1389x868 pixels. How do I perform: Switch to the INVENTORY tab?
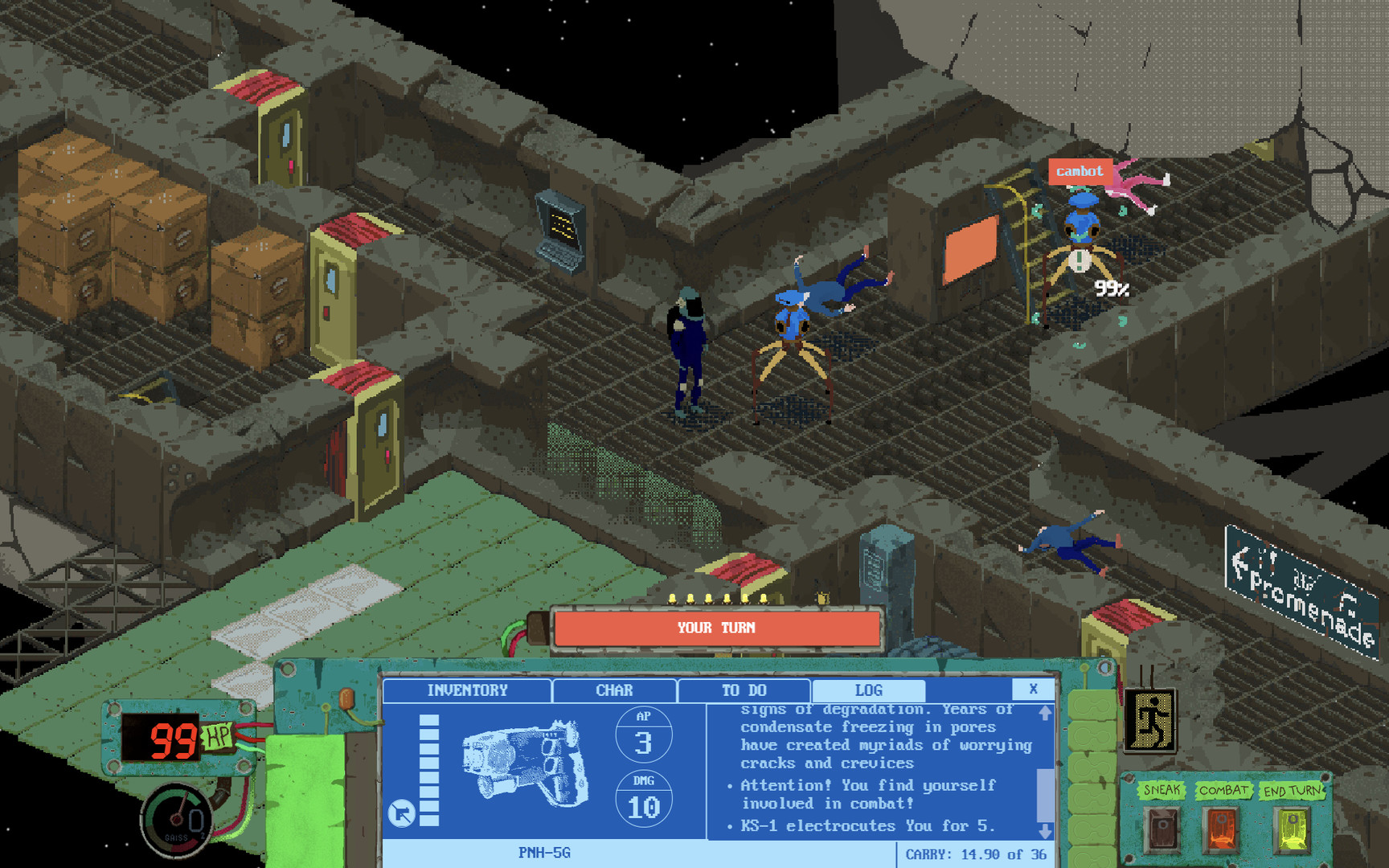[x=468, y=690]
